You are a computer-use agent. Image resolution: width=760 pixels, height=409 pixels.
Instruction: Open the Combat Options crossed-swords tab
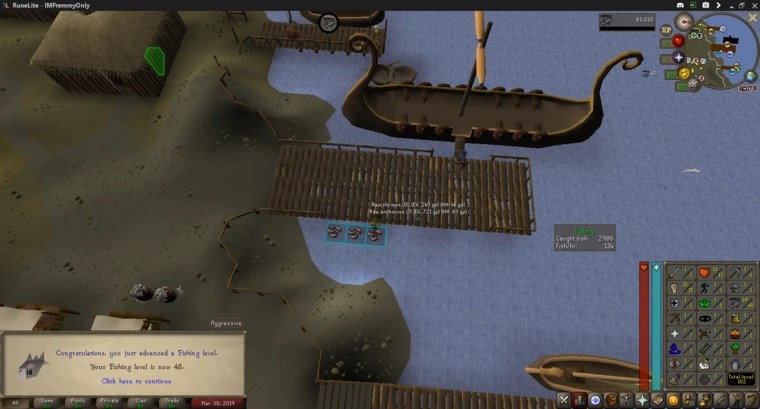click(563, 400)
